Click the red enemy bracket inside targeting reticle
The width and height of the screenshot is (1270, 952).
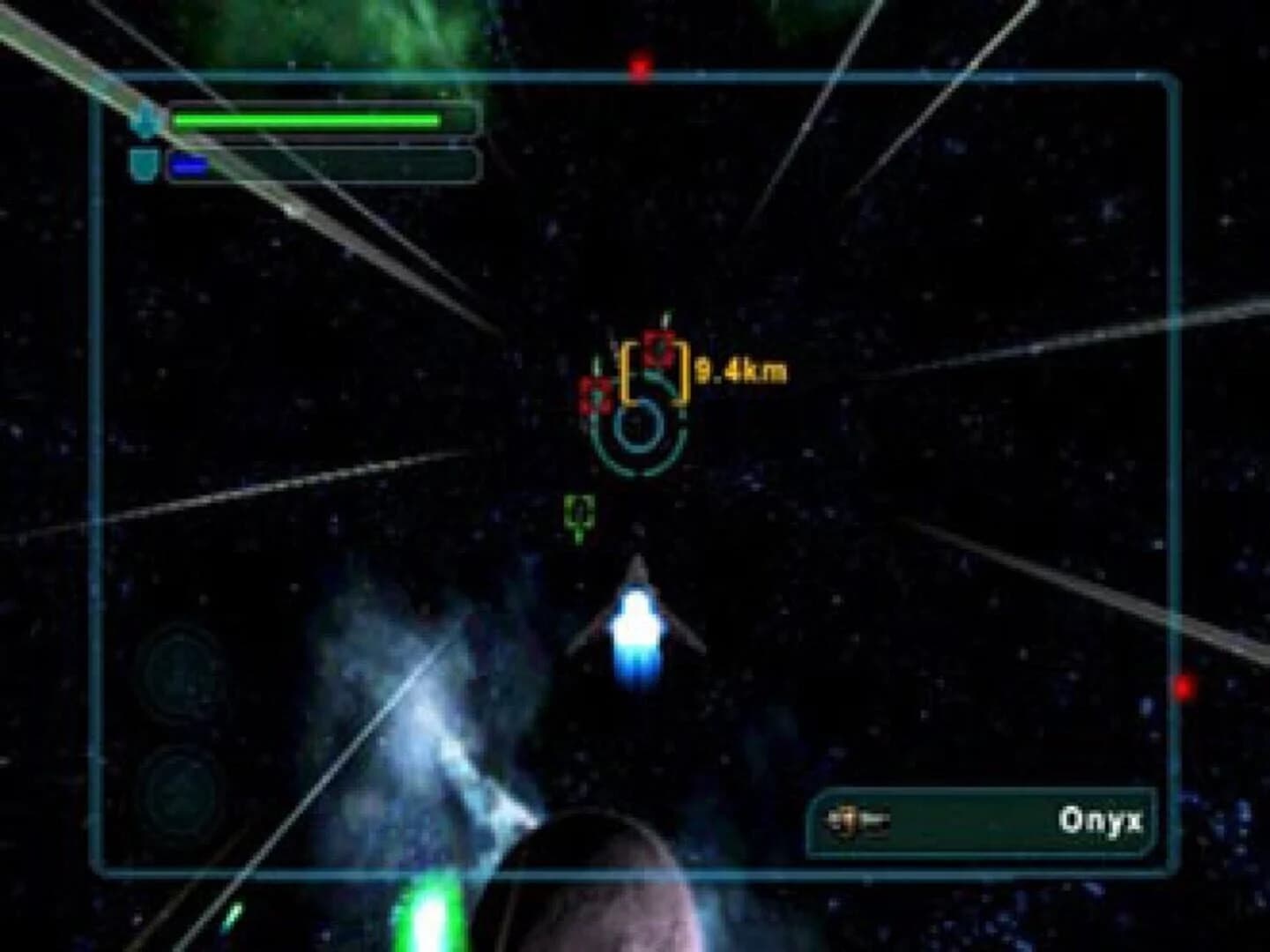(x=658, y=347)
